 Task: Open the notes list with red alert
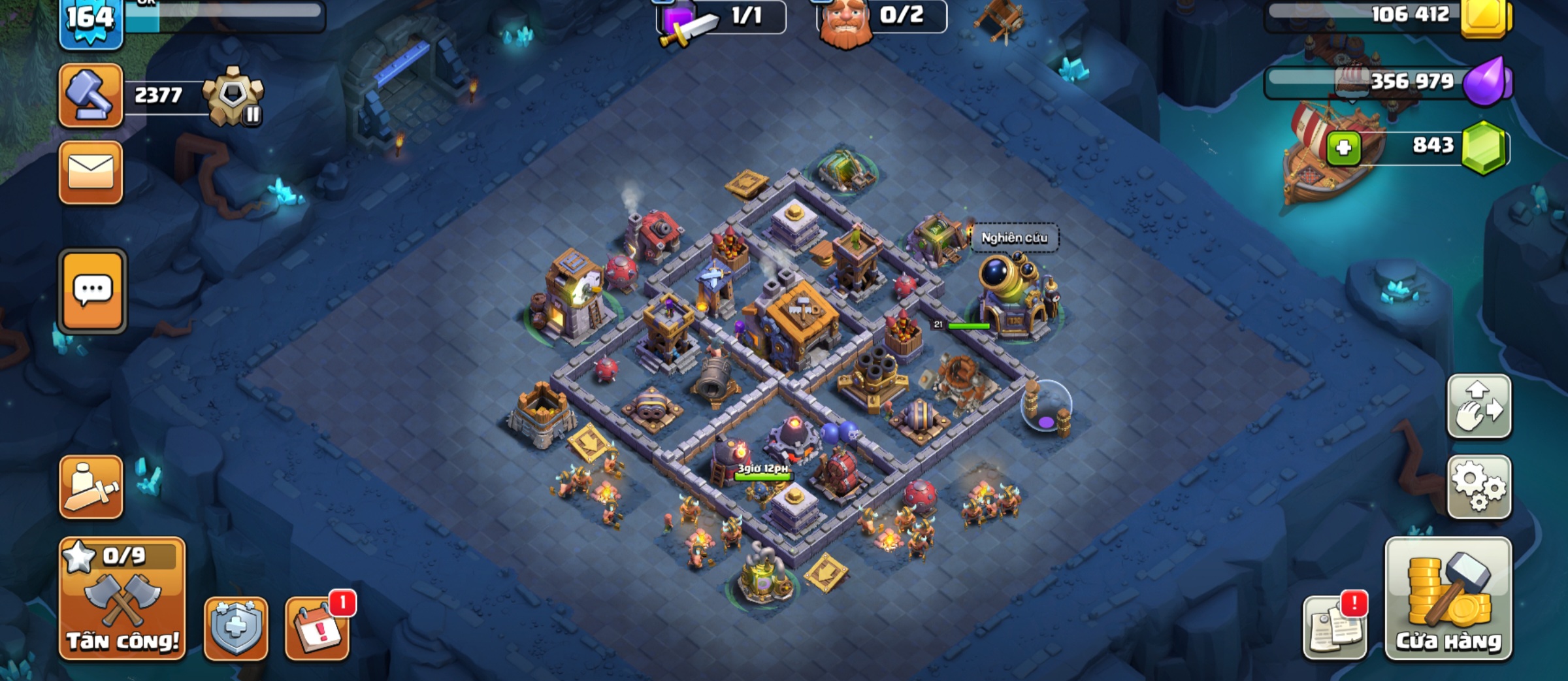click(x=1335, y=628)
